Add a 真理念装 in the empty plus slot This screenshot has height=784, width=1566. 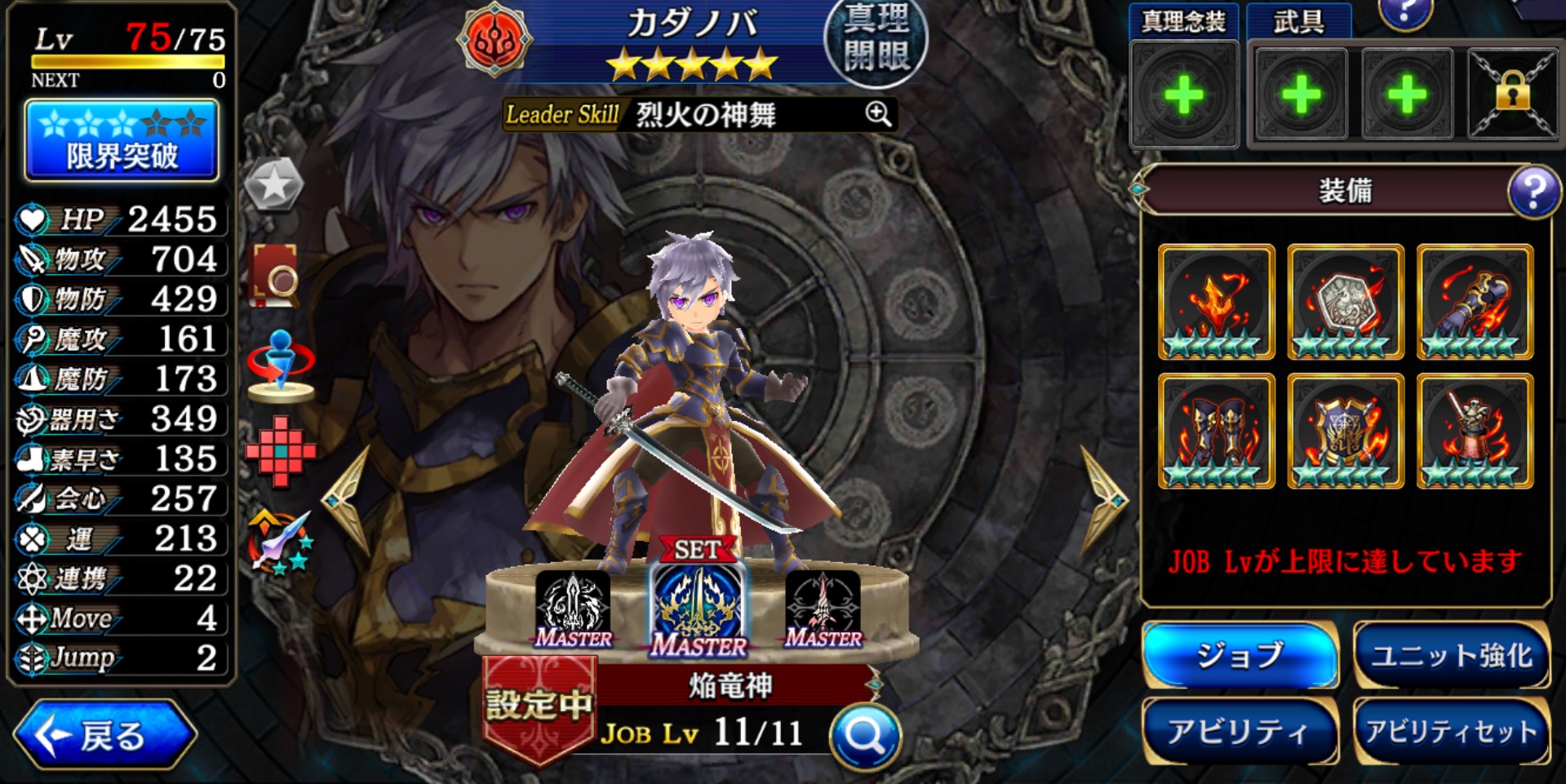coord(1183,95)
